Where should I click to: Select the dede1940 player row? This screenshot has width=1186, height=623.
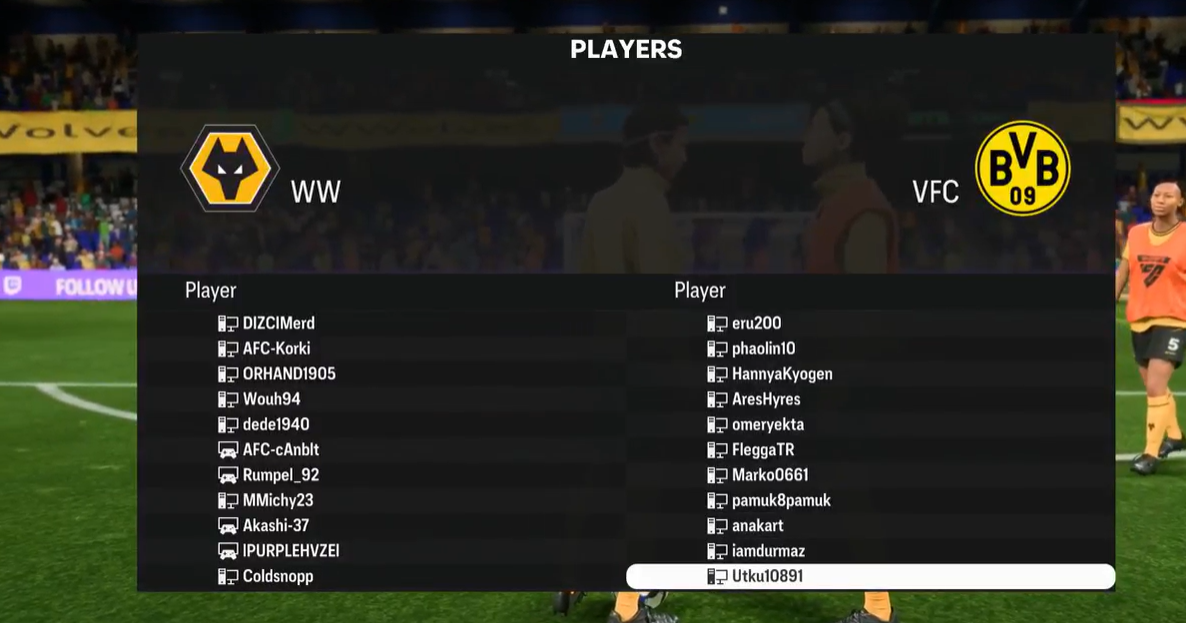tap(276, 424)
